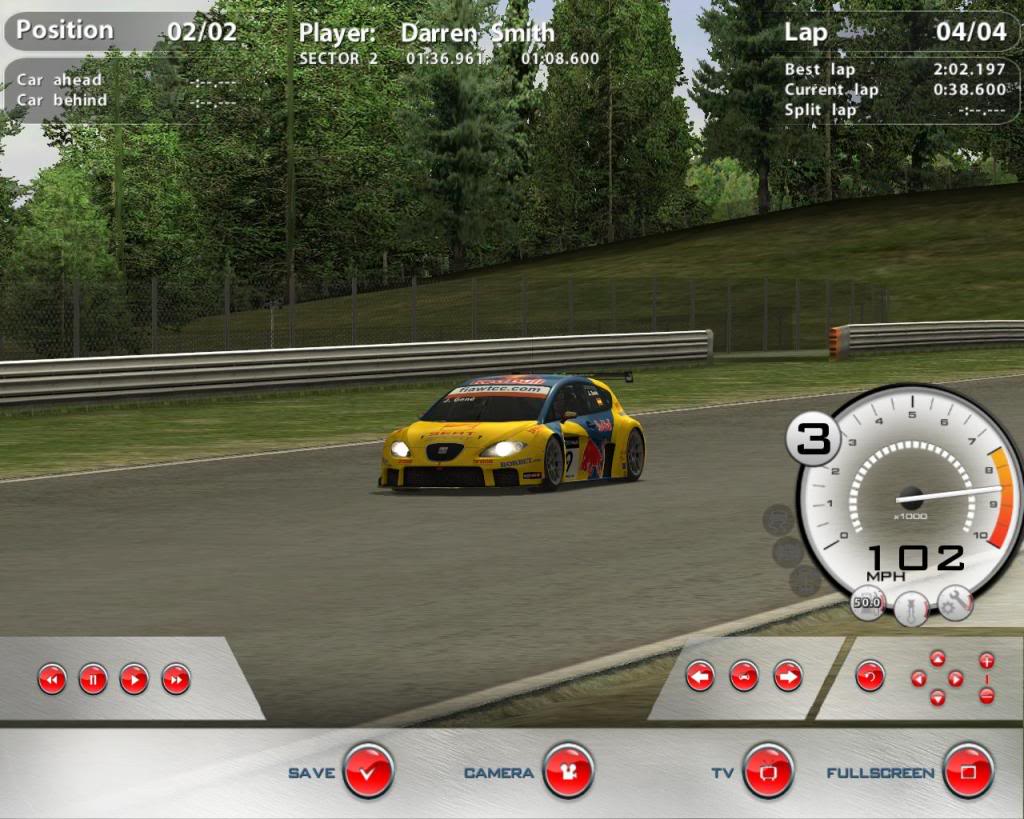The width and height of the screenshot is (1024, 819).
Task: Zoom in with the plus button
Action: coord(987,661)
